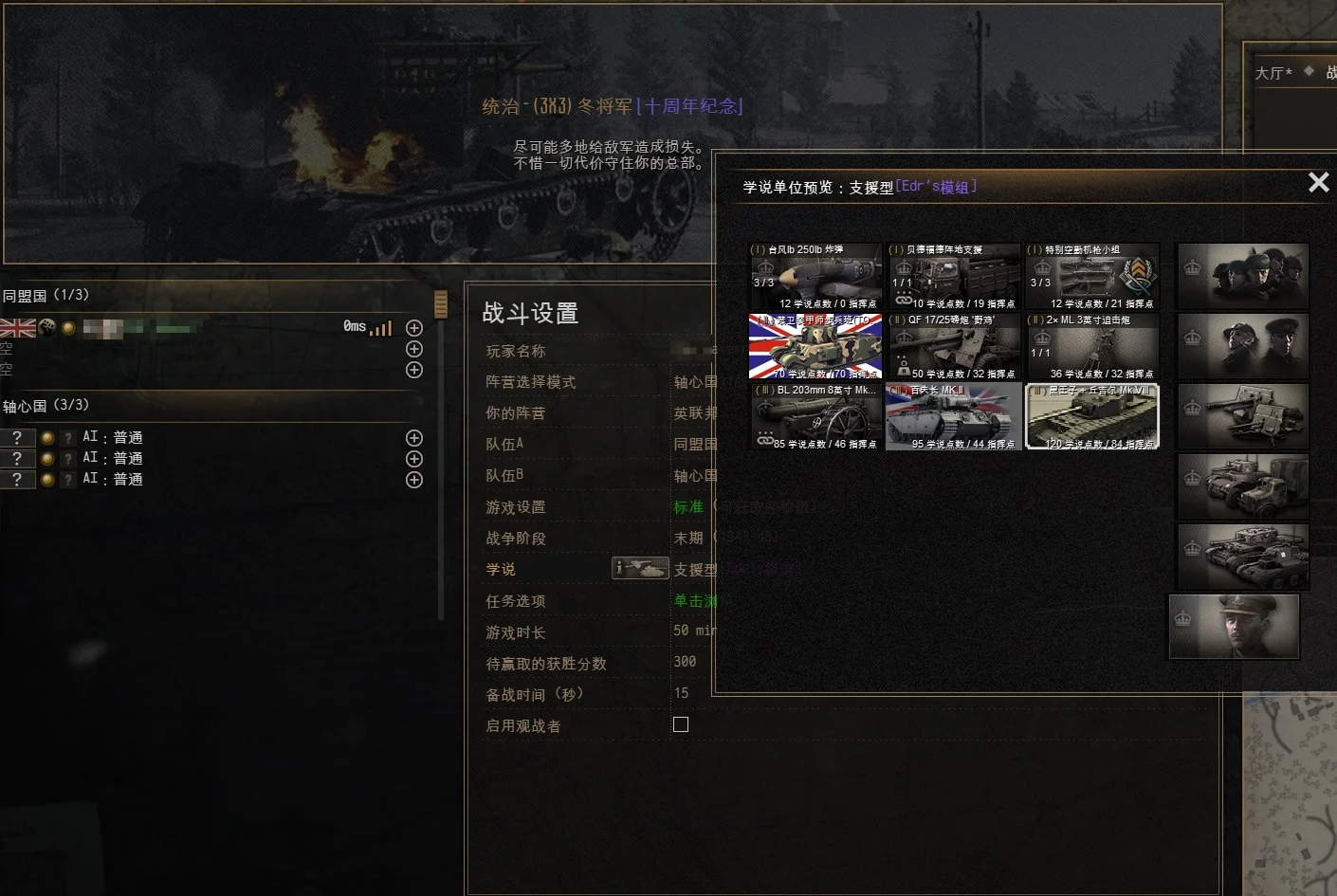
Task: Open the infantry squad category
Action: (1243, 276)
